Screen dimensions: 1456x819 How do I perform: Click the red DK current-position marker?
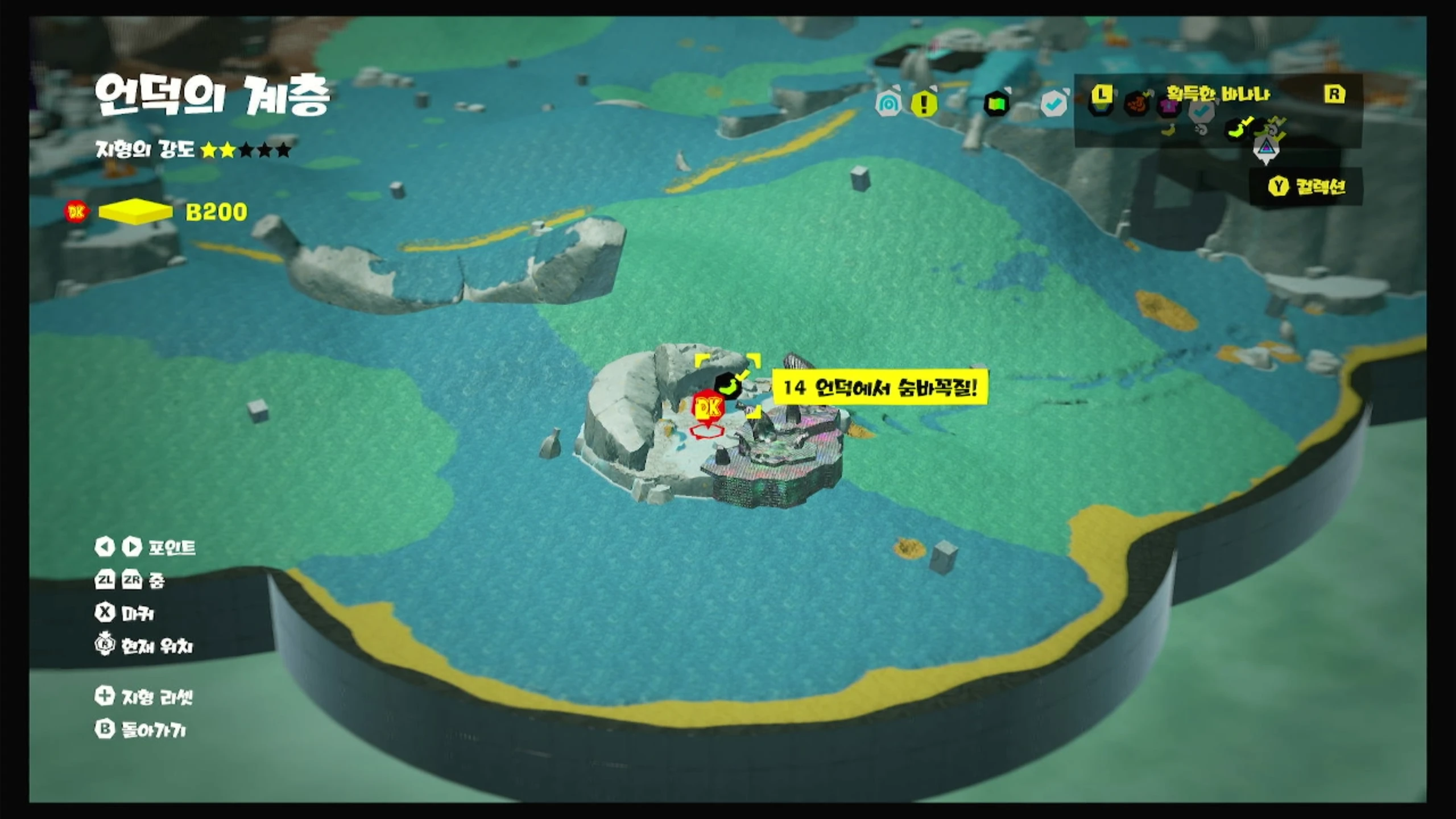coord(708,408)
